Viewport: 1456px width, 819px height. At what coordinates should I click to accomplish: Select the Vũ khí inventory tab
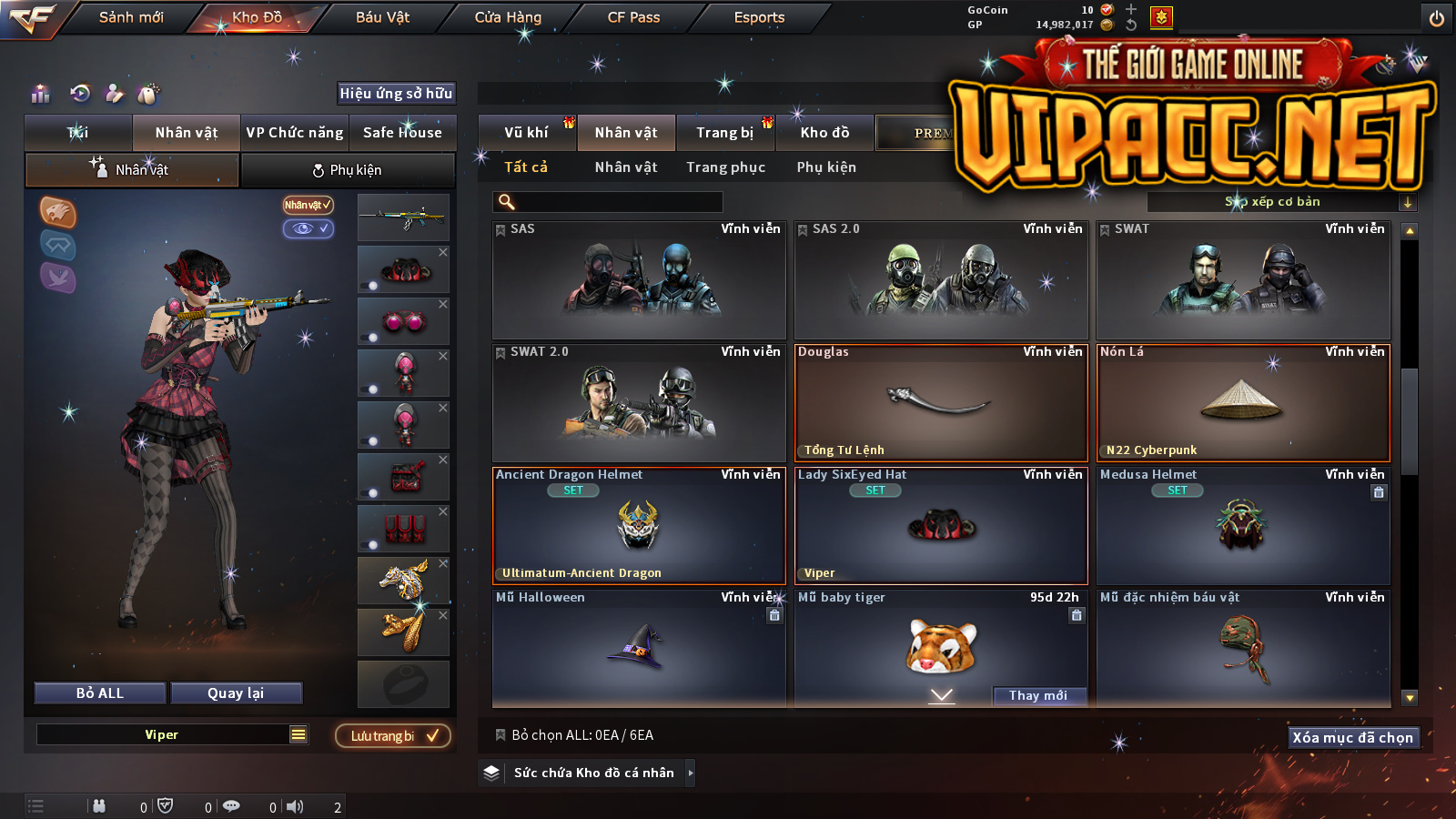[526, 133]
